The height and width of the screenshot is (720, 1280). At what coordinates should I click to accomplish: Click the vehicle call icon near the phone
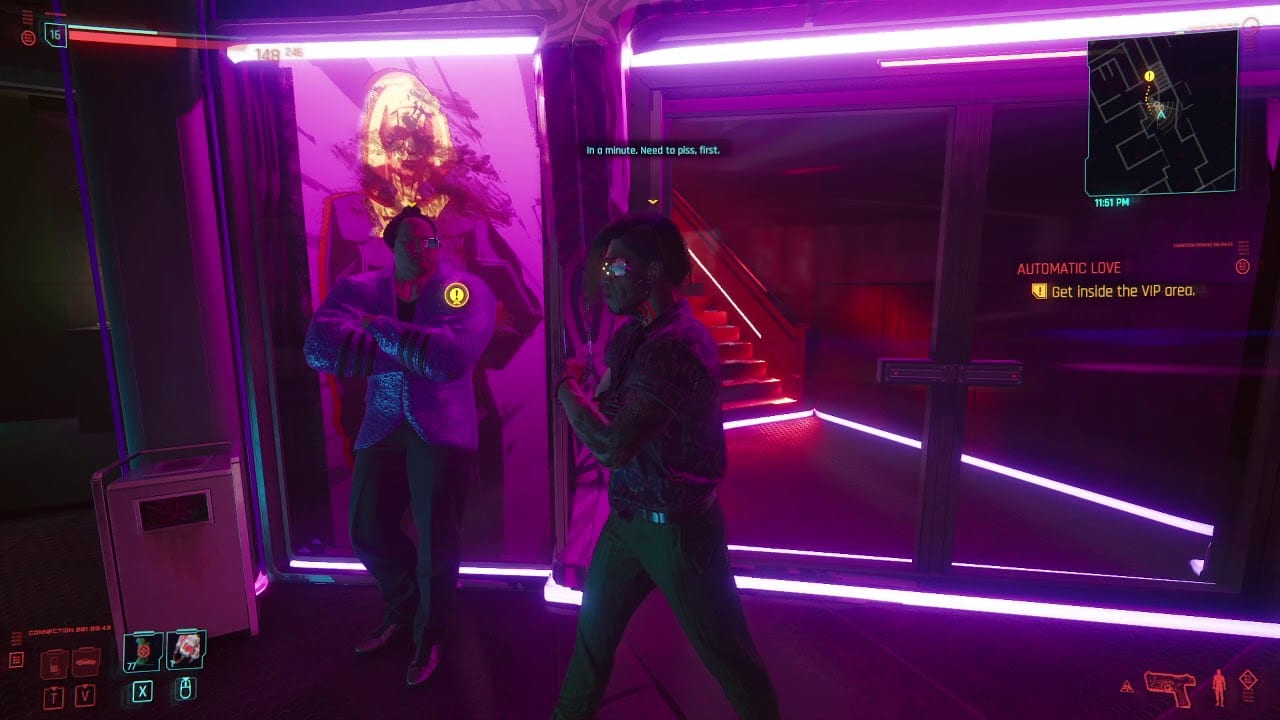click(84, 663)
